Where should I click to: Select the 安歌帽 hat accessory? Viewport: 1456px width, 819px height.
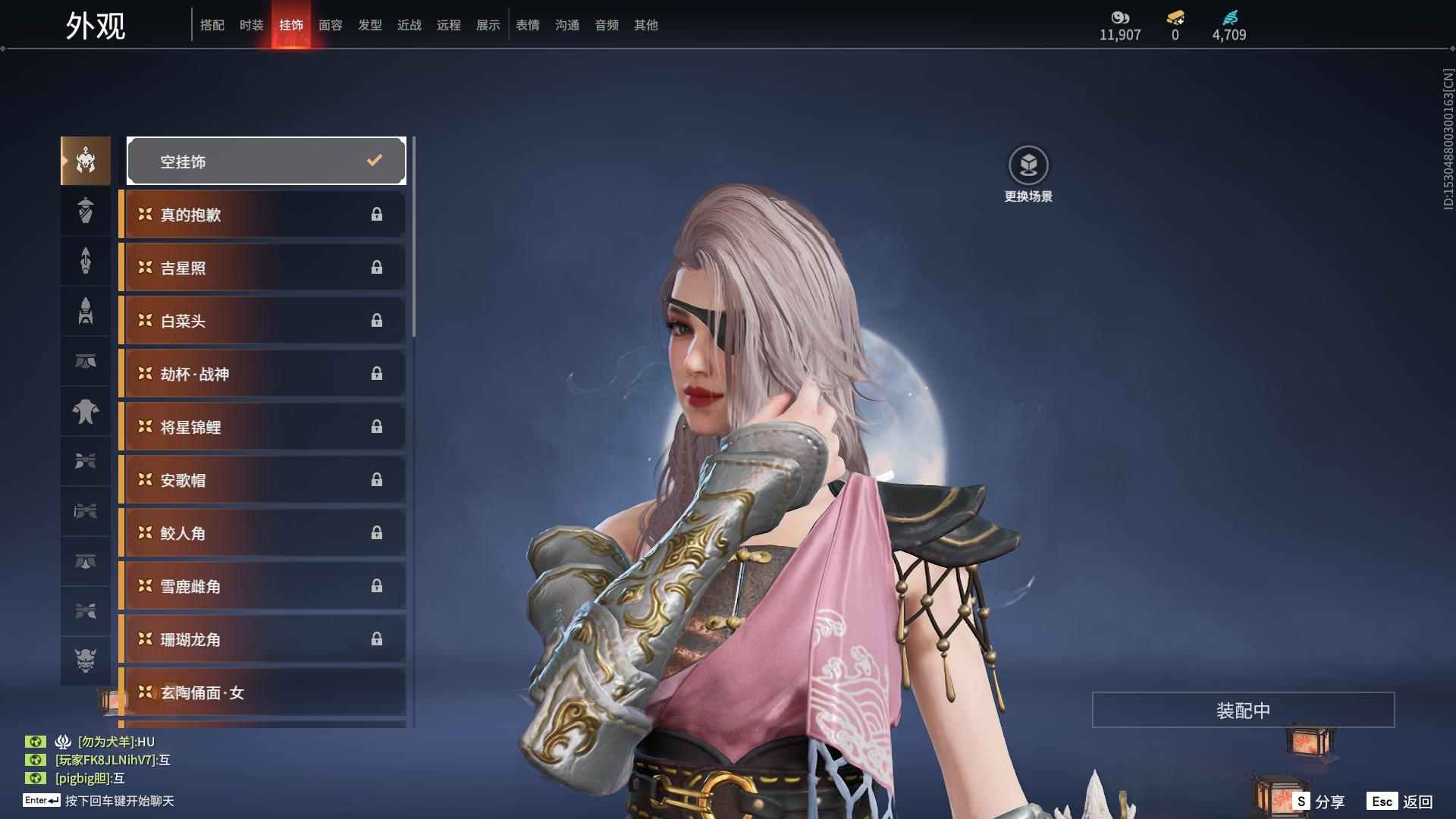[262, 480]
